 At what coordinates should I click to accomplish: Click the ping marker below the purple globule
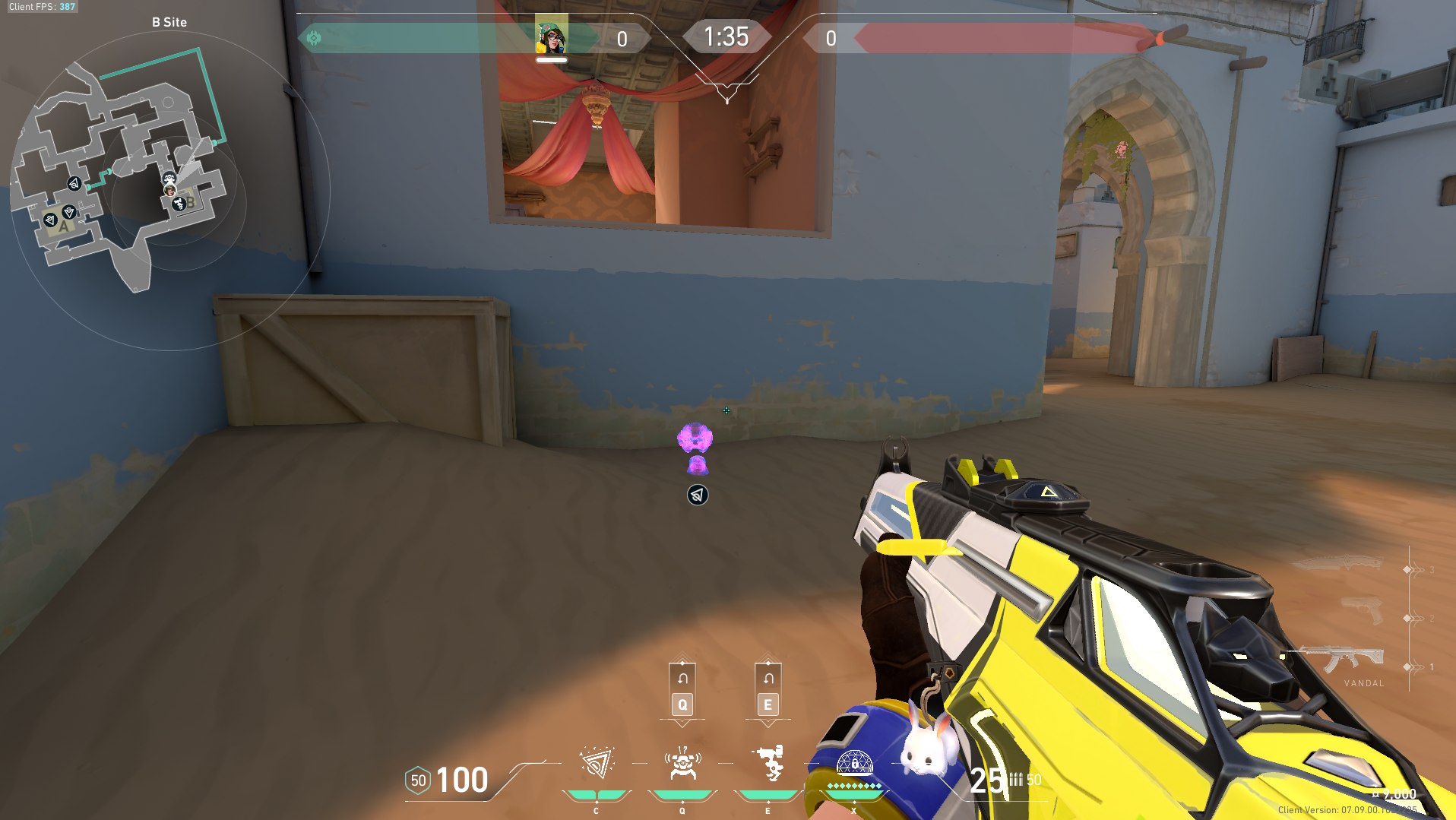click(696, 495)
